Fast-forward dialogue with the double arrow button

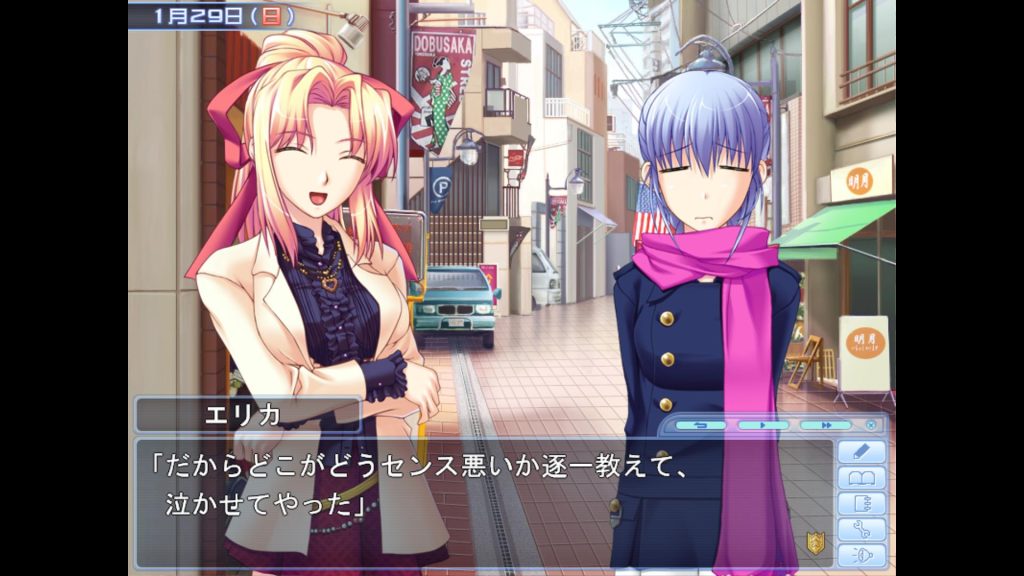coord(825,425)
